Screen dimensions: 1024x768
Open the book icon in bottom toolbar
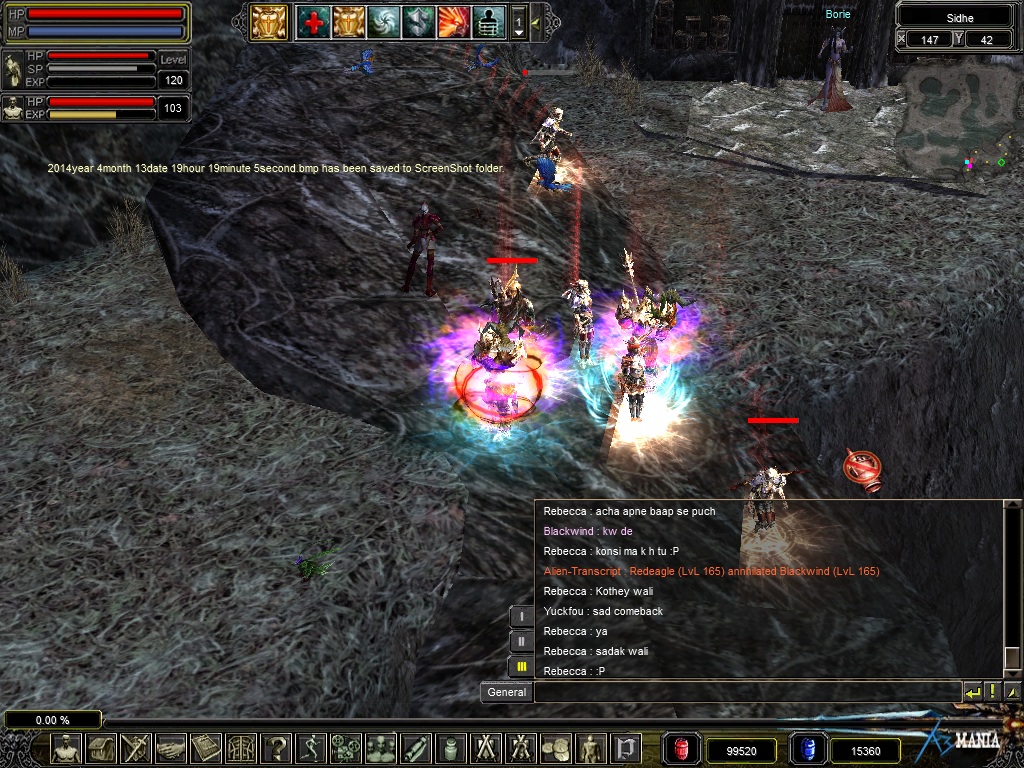(x=206, y=748)
